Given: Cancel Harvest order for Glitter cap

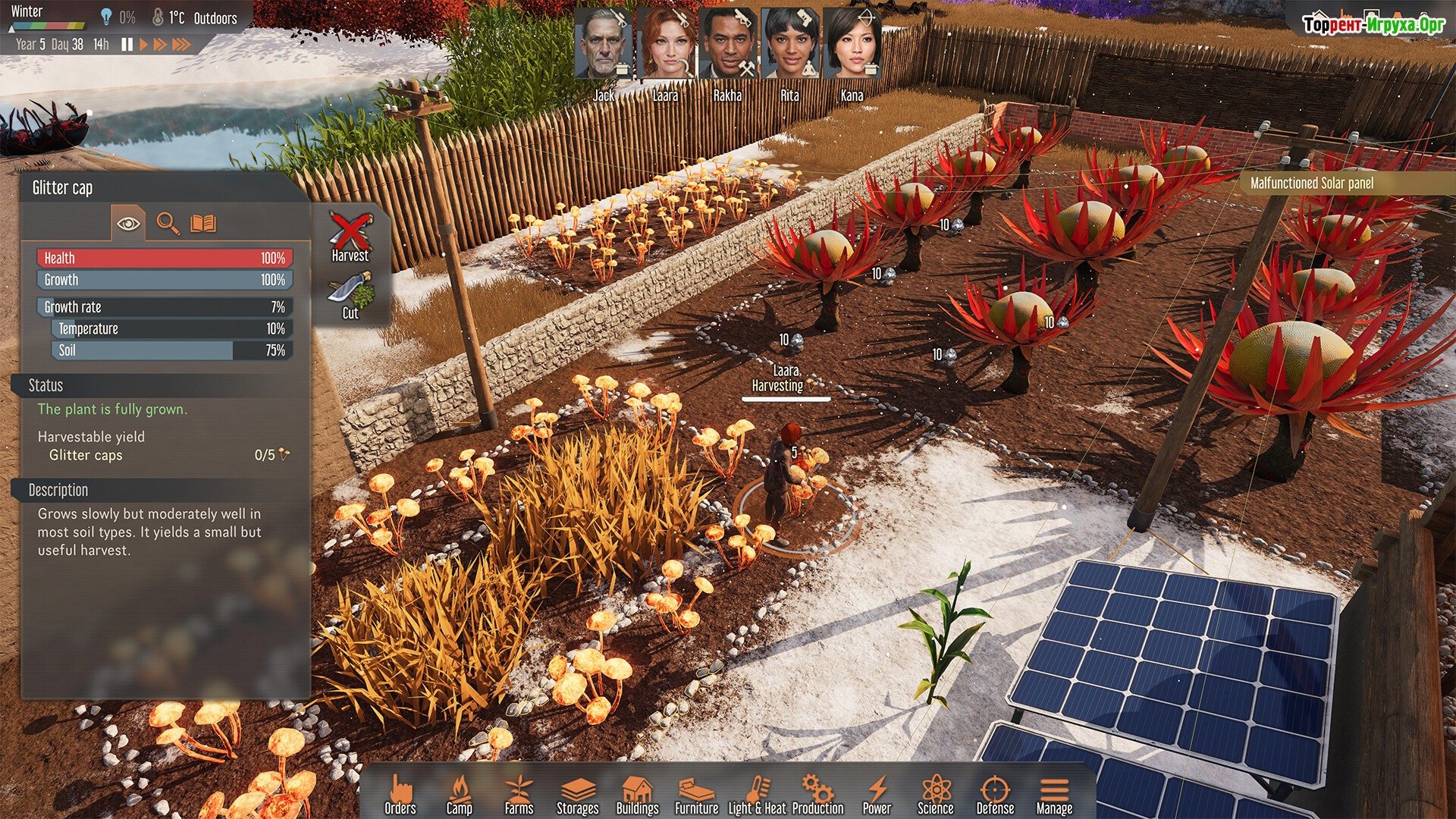Looking at the screenshot, I should click(x=350, y=237).
